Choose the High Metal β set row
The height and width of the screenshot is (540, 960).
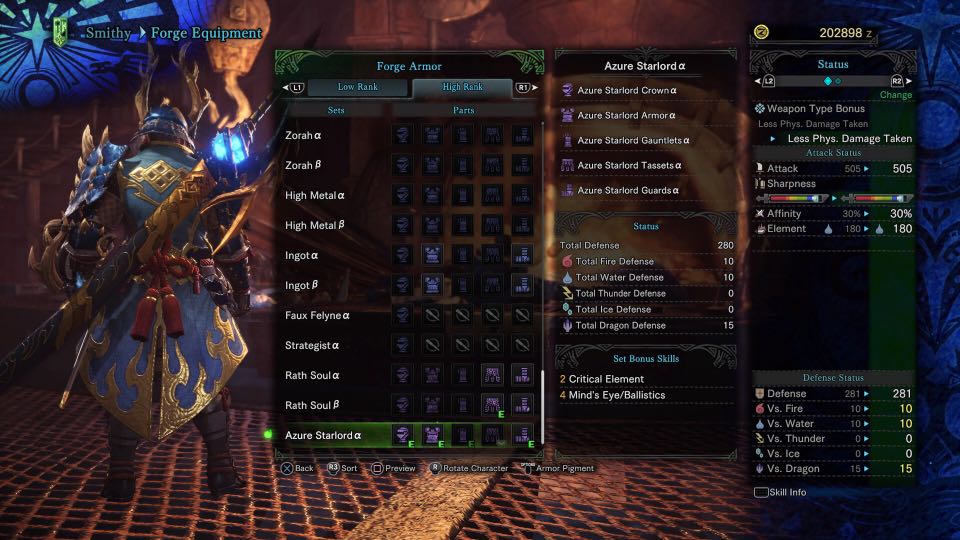coord(316,225)
